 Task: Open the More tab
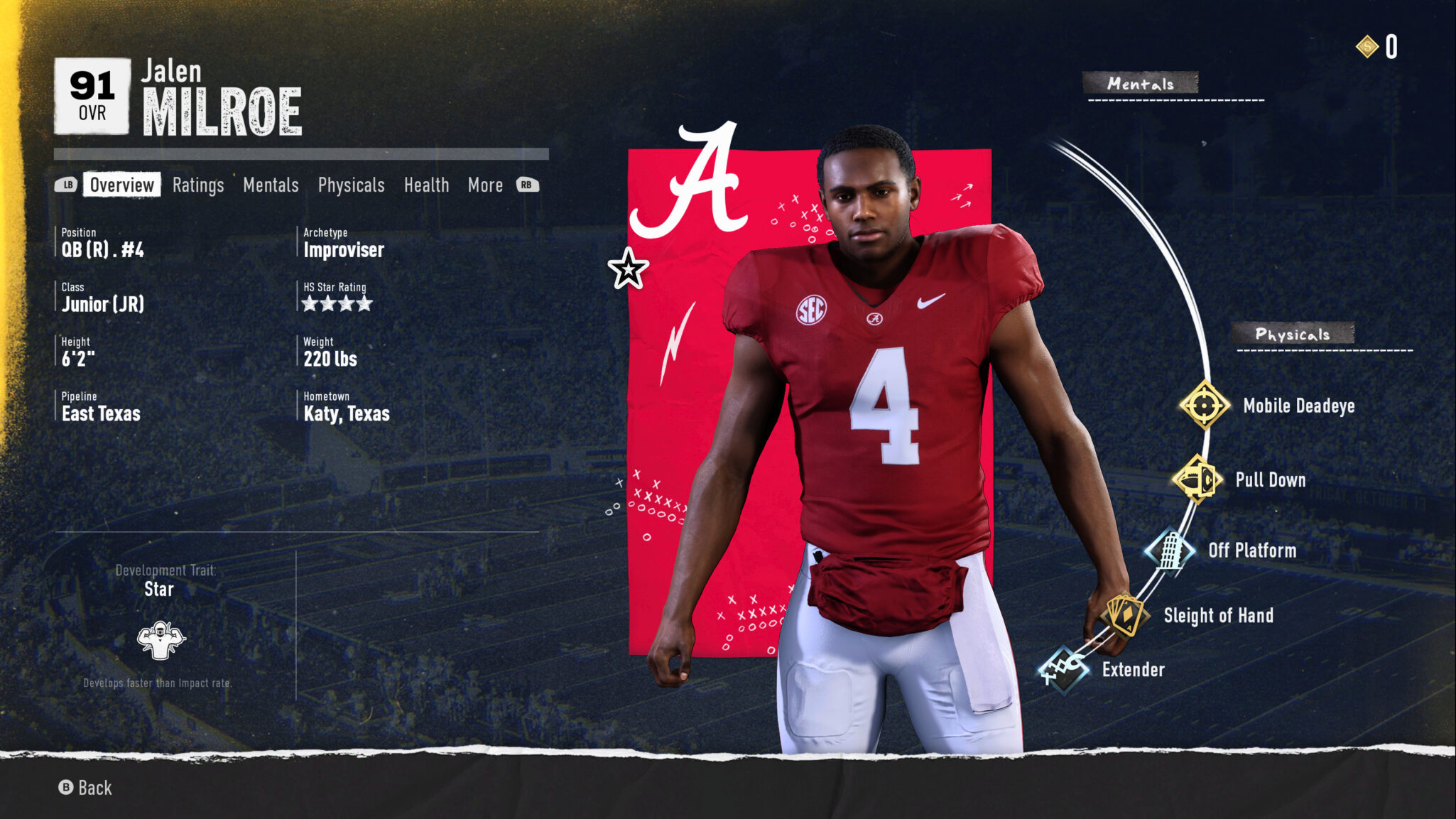(x=485, y=185)
